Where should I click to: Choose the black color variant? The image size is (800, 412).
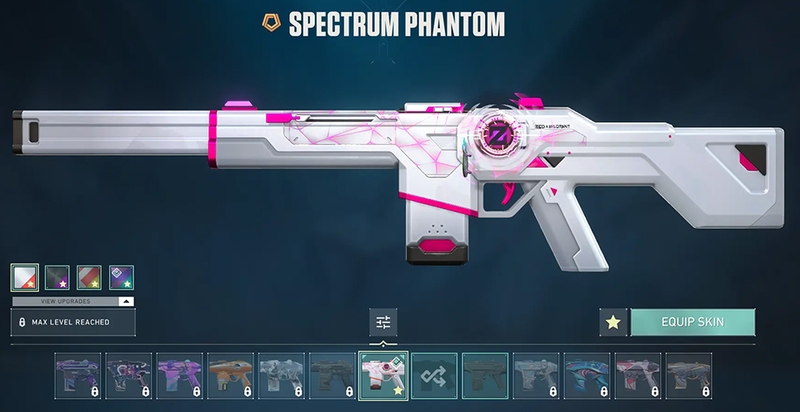57,277
